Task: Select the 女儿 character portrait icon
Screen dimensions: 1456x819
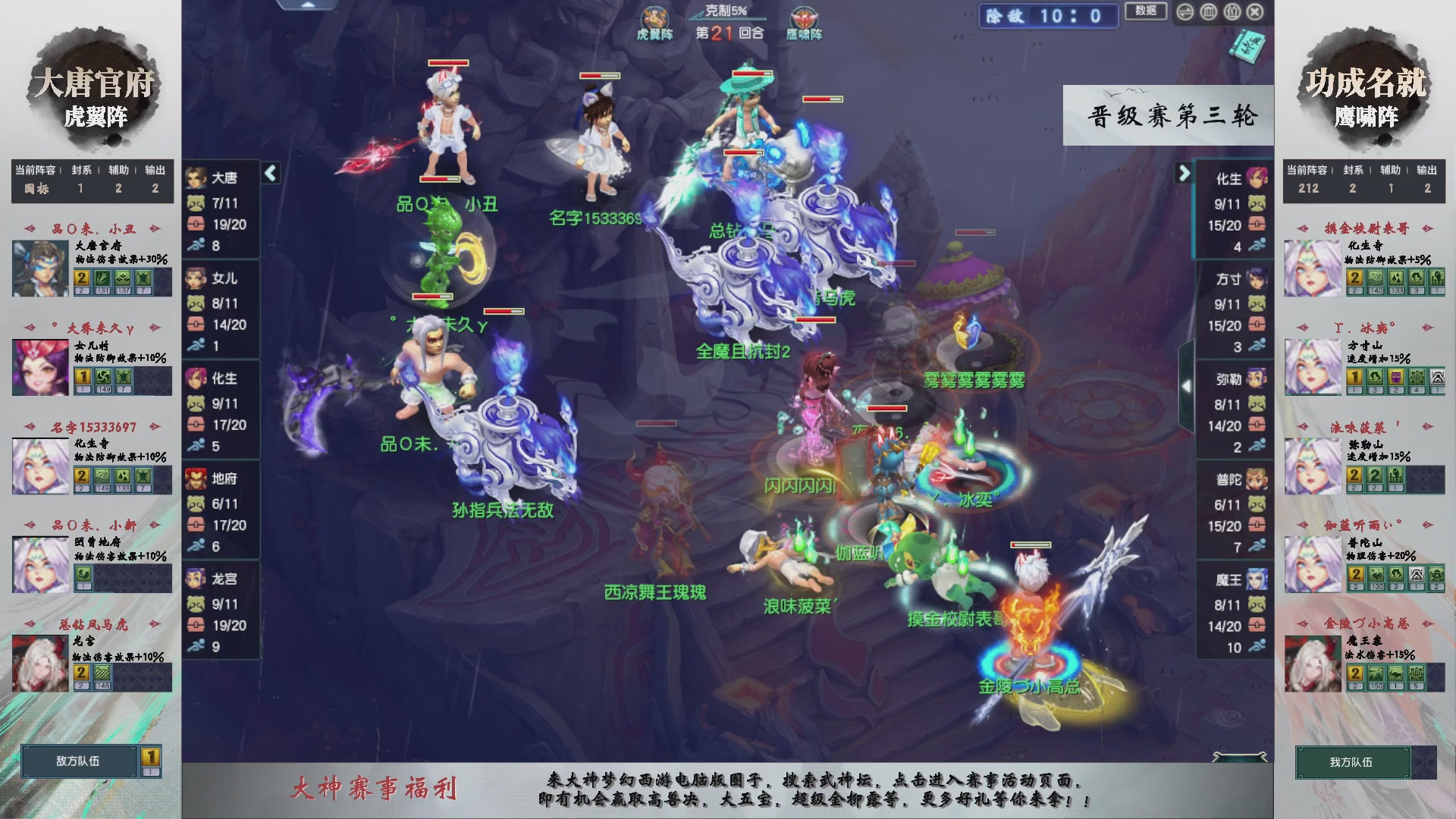Action: coord(196,278)
